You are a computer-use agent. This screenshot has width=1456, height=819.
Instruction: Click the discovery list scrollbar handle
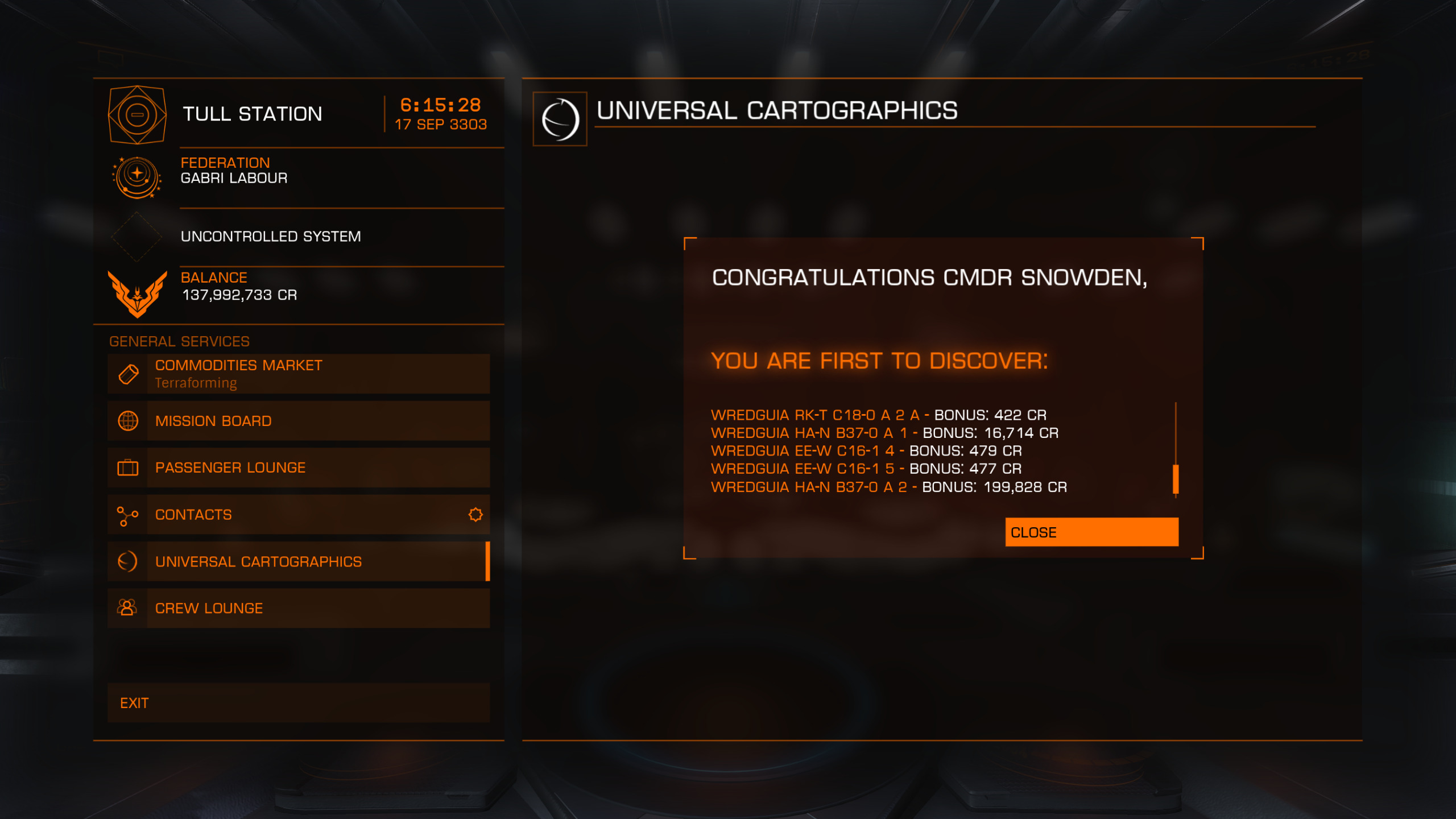[x=1176, y=479]
